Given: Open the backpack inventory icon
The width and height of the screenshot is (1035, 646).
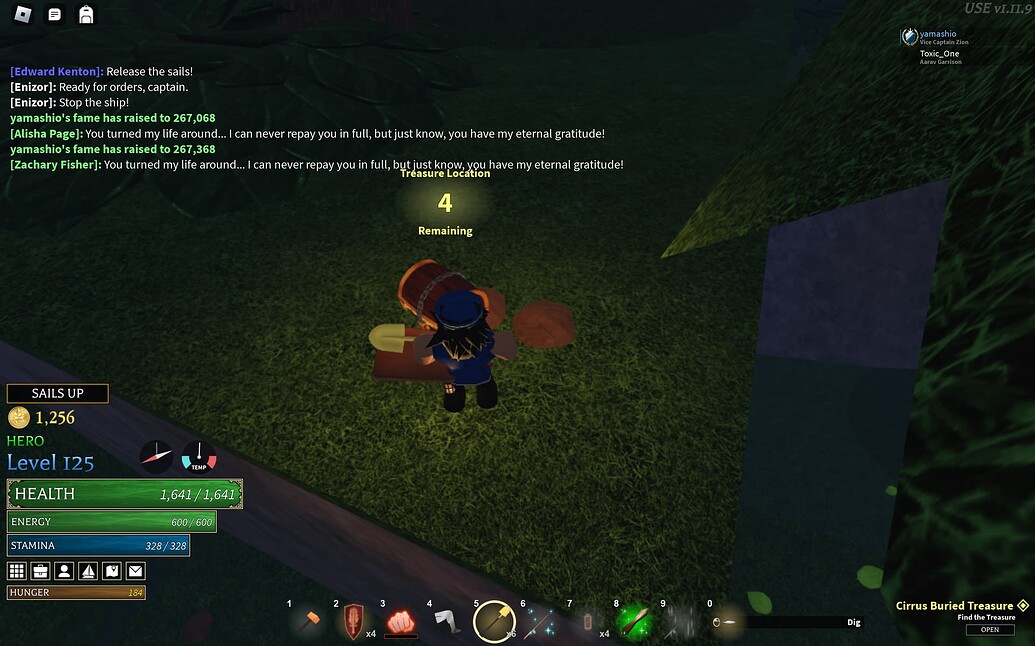Looking at the screenshot, I should coord(86,14).
